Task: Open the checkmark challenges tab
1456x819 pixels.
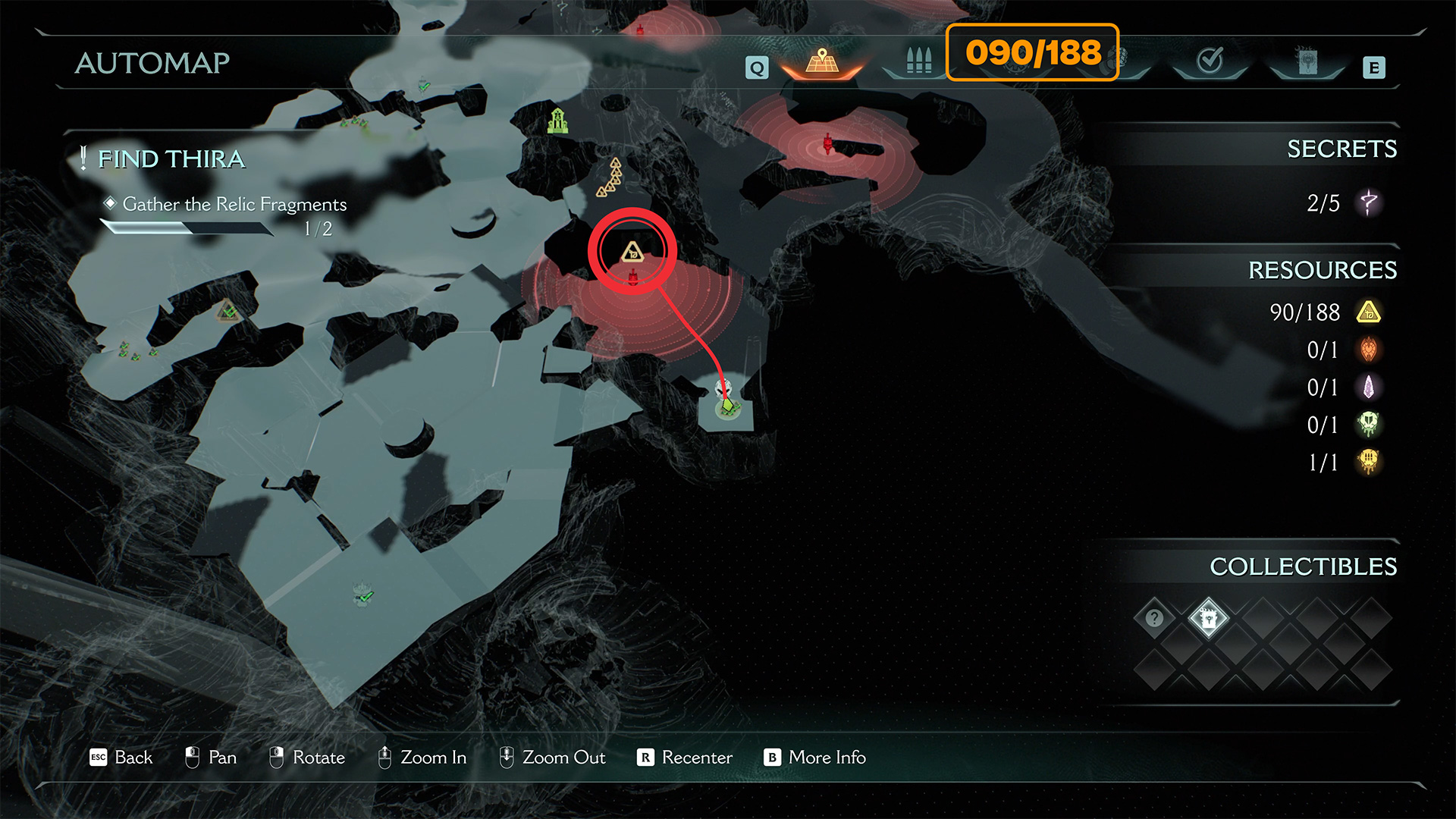Action: coord(1210,60)
